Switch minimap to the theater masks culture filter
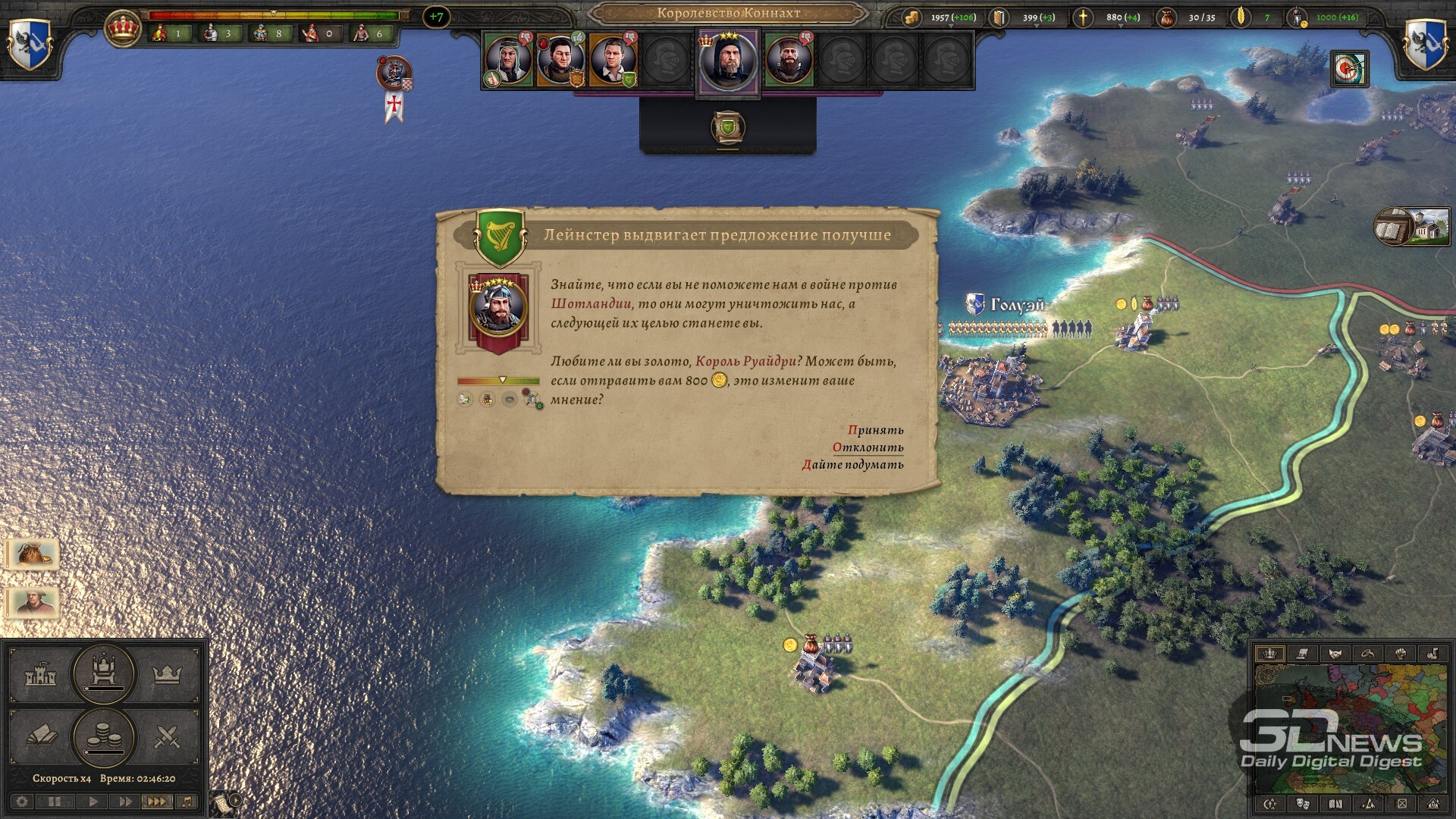Screen dimensions: 1456x819 click(x=1304, y=804)
